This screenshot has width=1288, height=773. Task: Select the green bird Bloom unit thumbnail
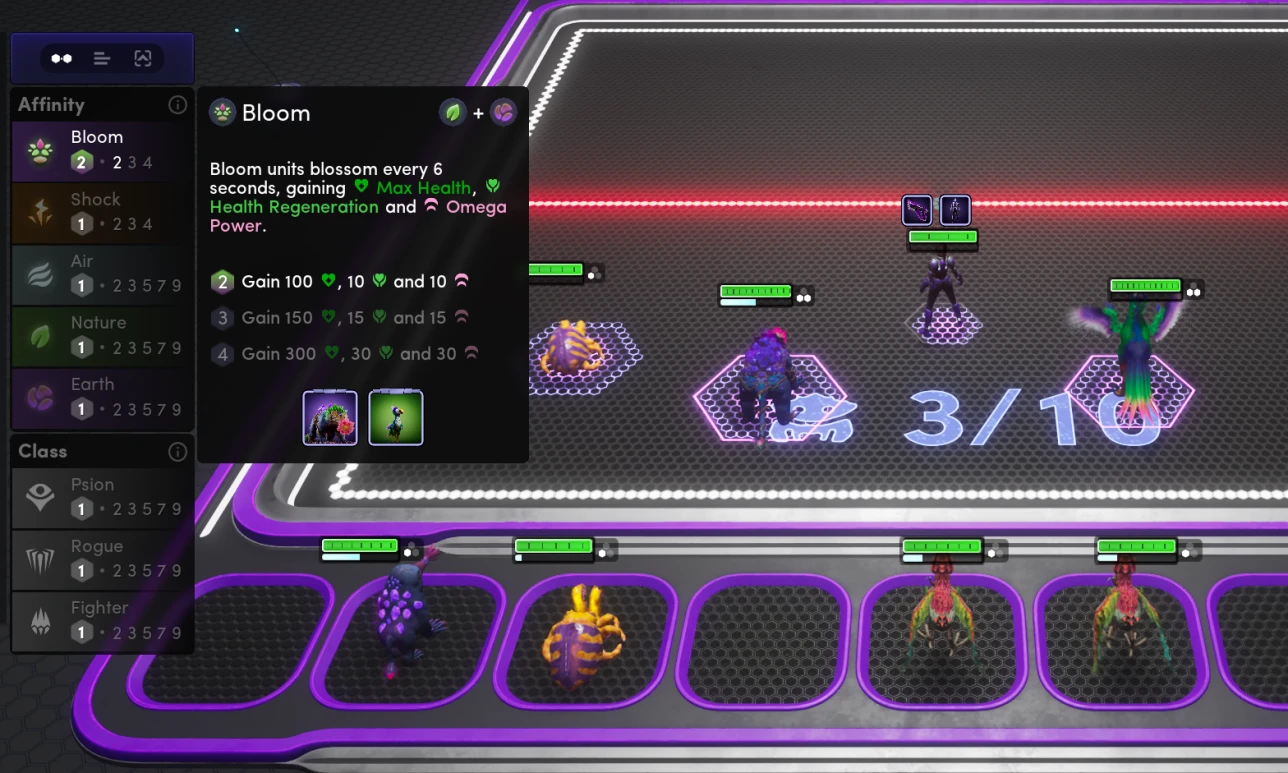tap(396, 418)
